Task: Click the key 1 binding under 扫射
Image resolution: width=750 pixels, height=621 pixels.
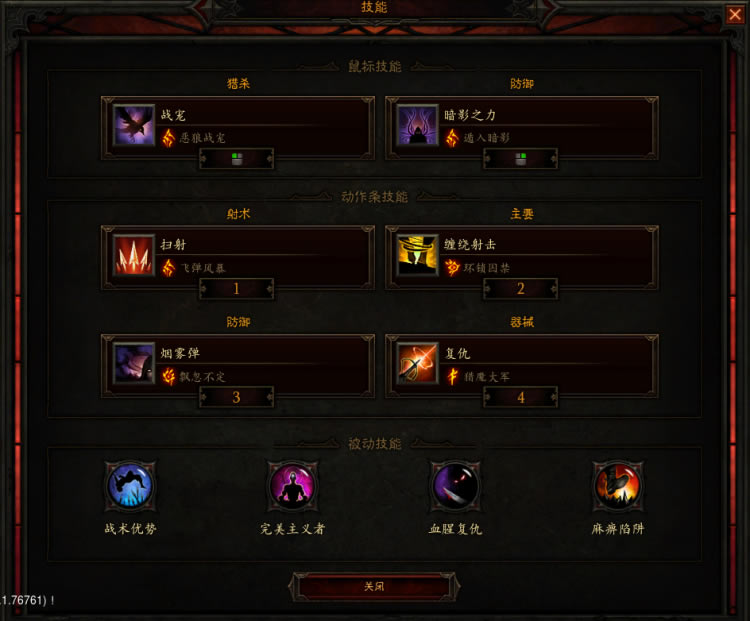Action: click(237, 289)
